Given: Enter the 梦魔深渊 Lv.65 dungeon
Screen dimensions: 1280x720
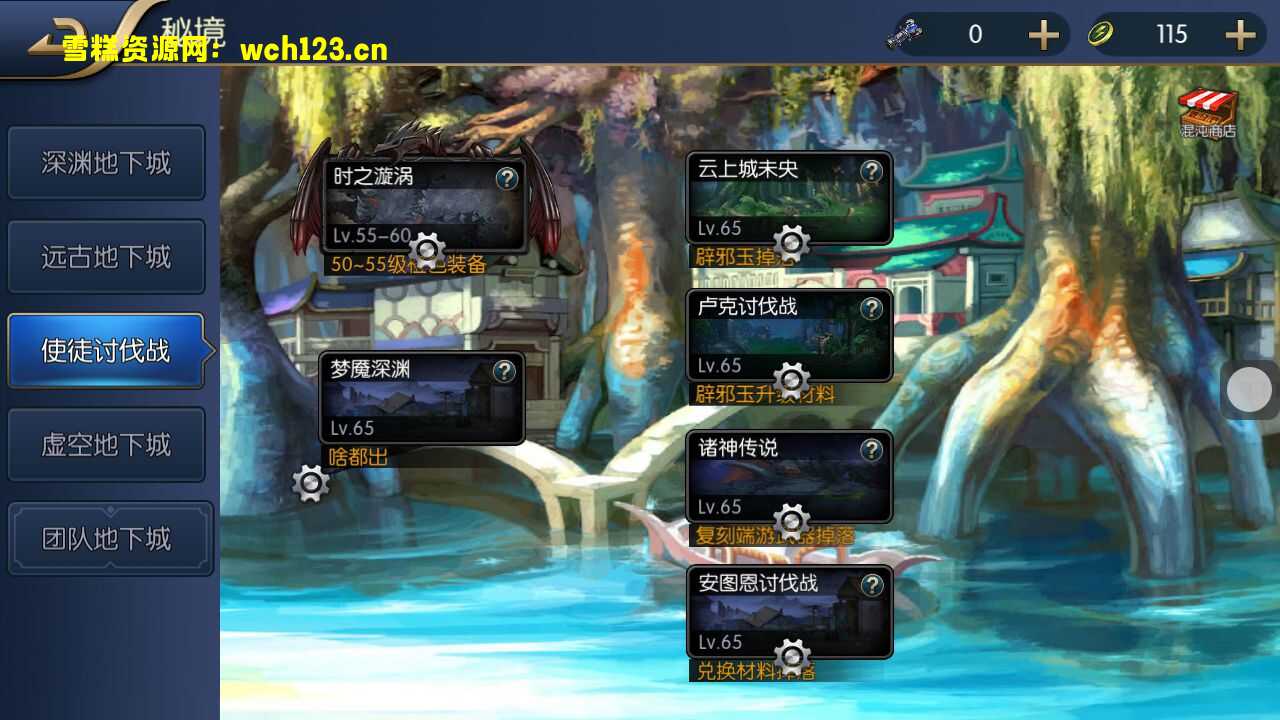Looking at the screenshot, I should (422, 400).
